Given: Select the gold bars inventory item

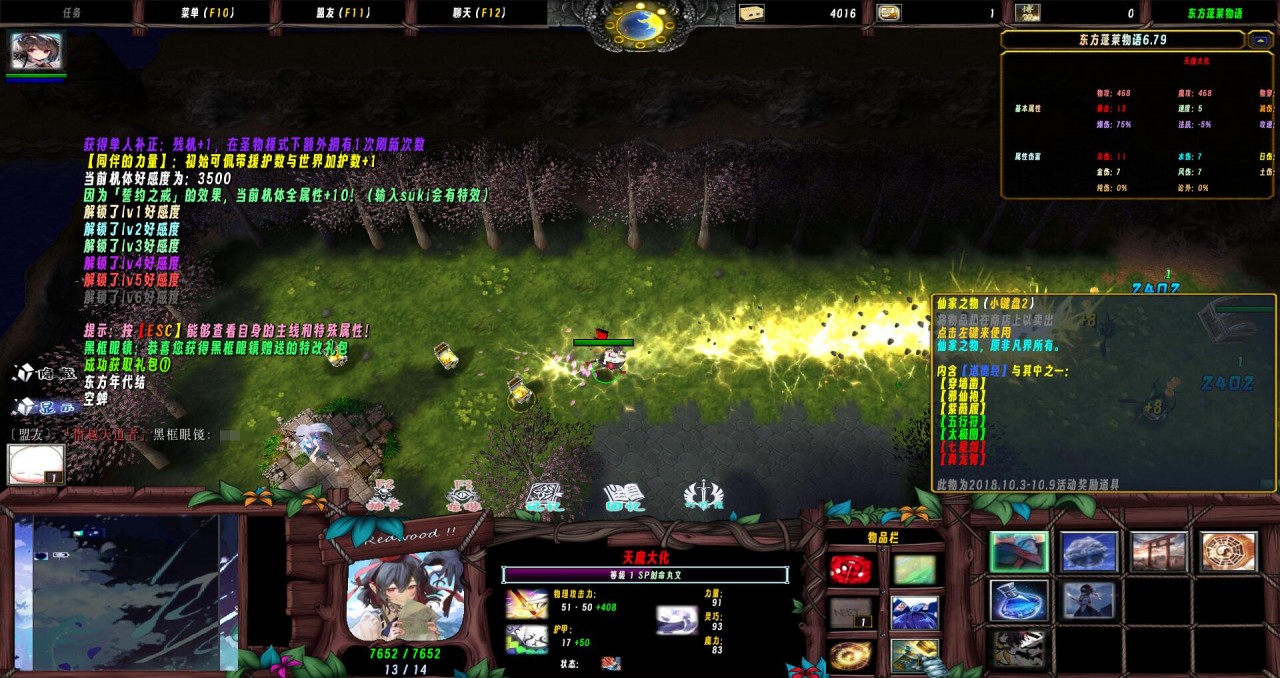Looking at the screenshot, I should click(x=914, y=656).
